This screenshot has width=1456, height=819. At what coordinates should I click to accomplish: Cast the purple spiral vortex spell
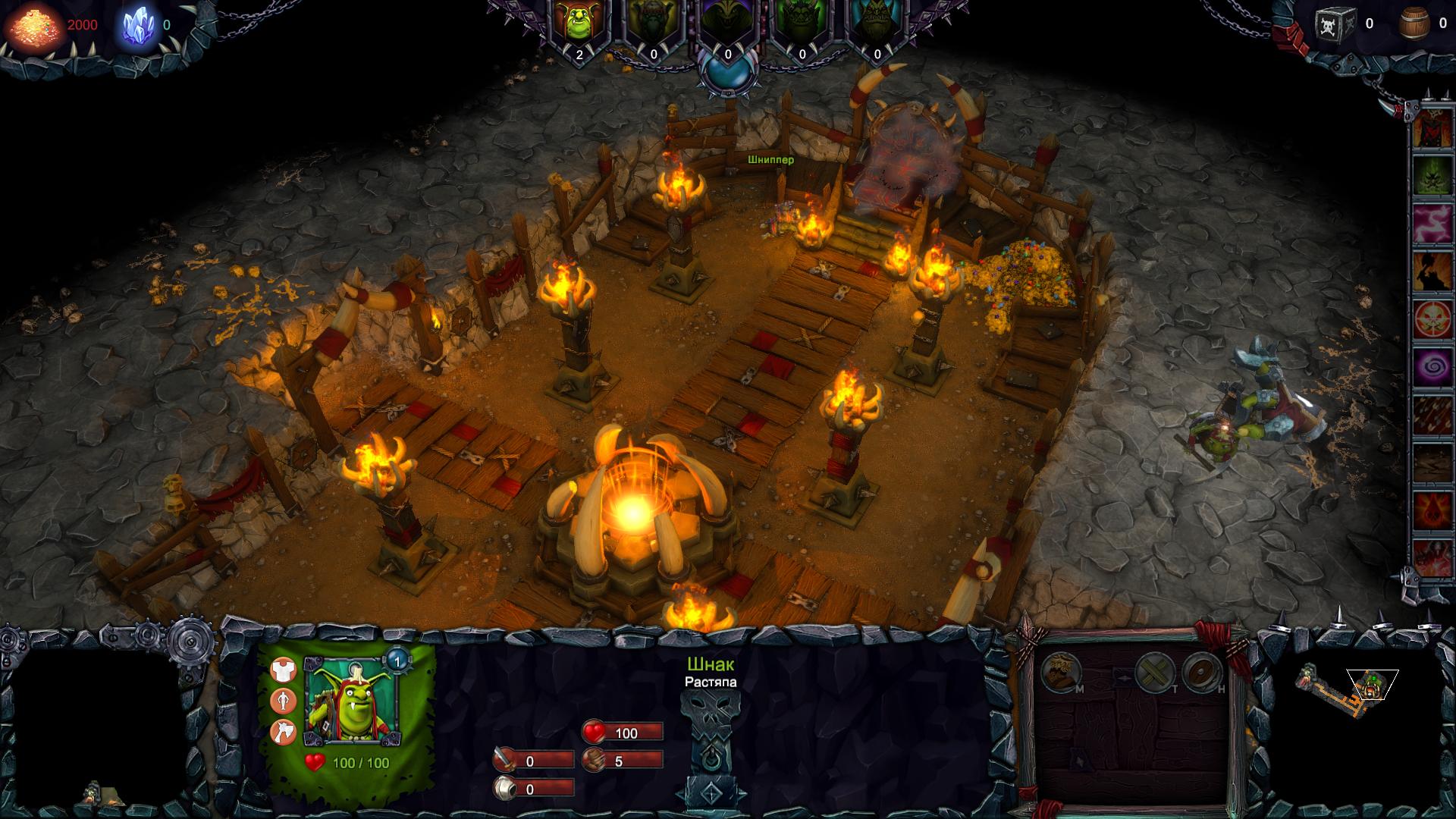click(x=1432, y=368)
